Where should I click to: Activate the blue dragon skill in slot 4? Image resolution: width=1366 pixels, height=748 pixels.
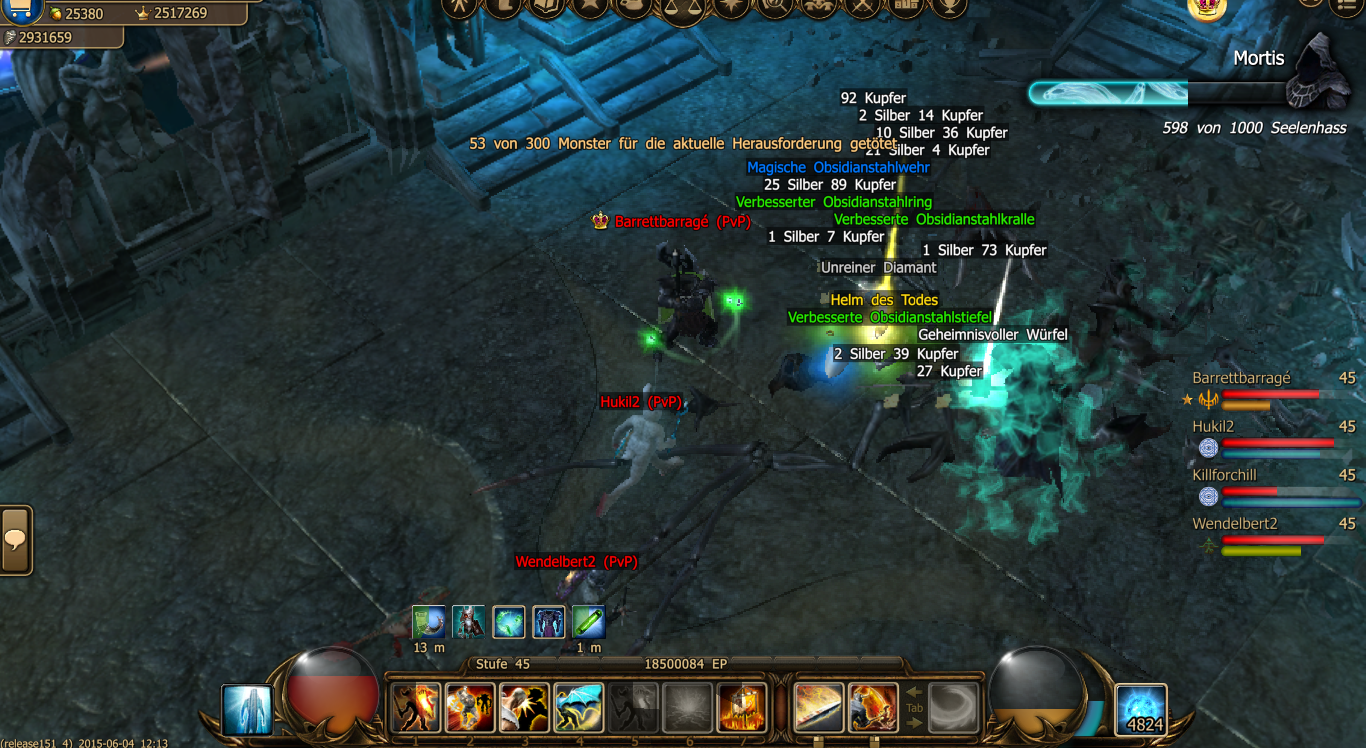(578, 708)
